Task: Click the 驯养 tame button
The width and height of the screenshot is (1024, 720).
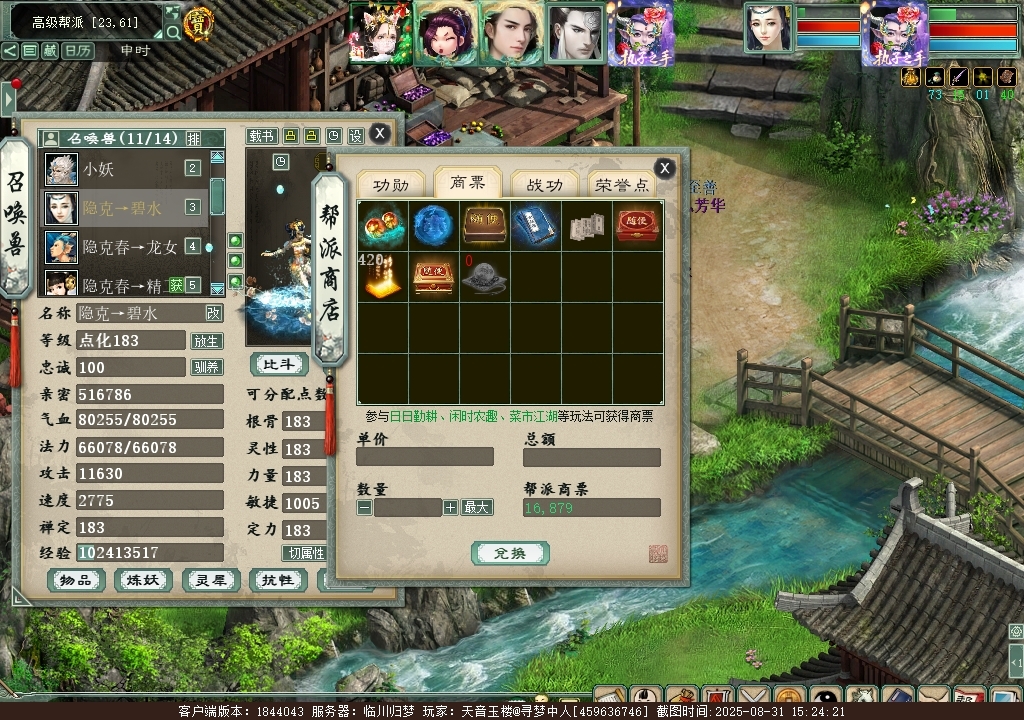Action: 206,368
